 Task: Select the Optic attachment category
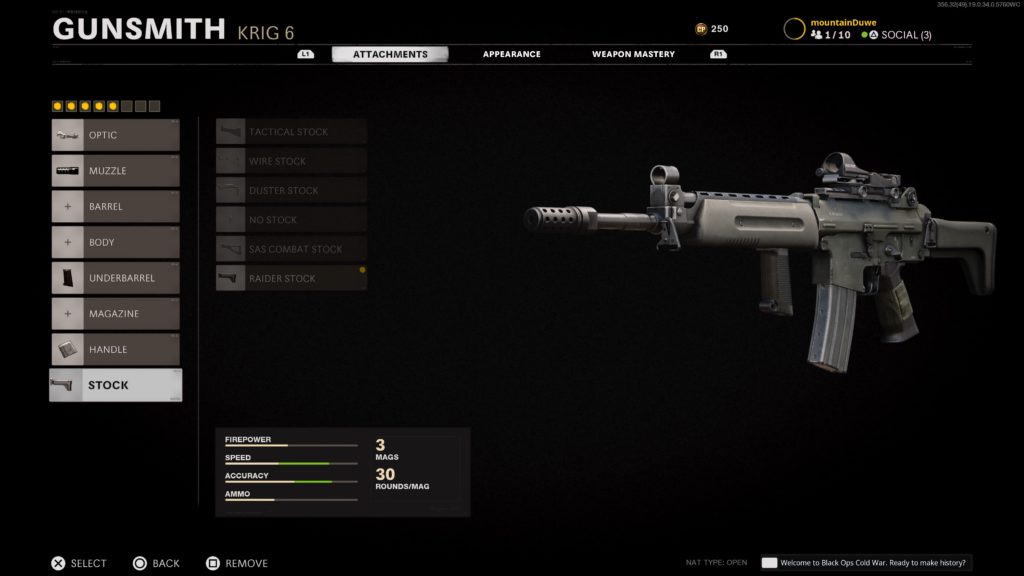(116, 135)
